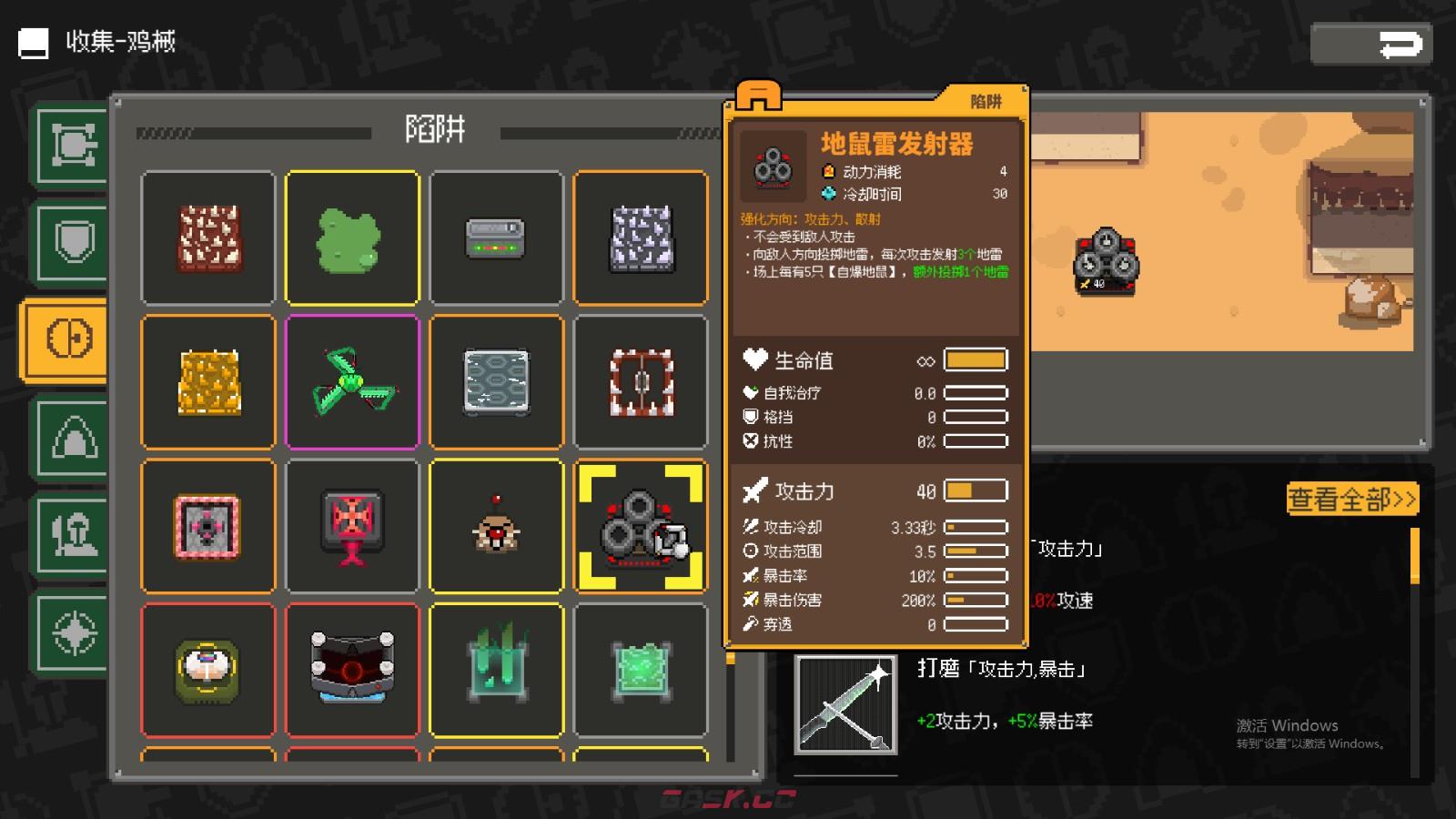The image size is (1456, 819).
Task: Click the green spinning blade trap icon
Action: (353, 382)
